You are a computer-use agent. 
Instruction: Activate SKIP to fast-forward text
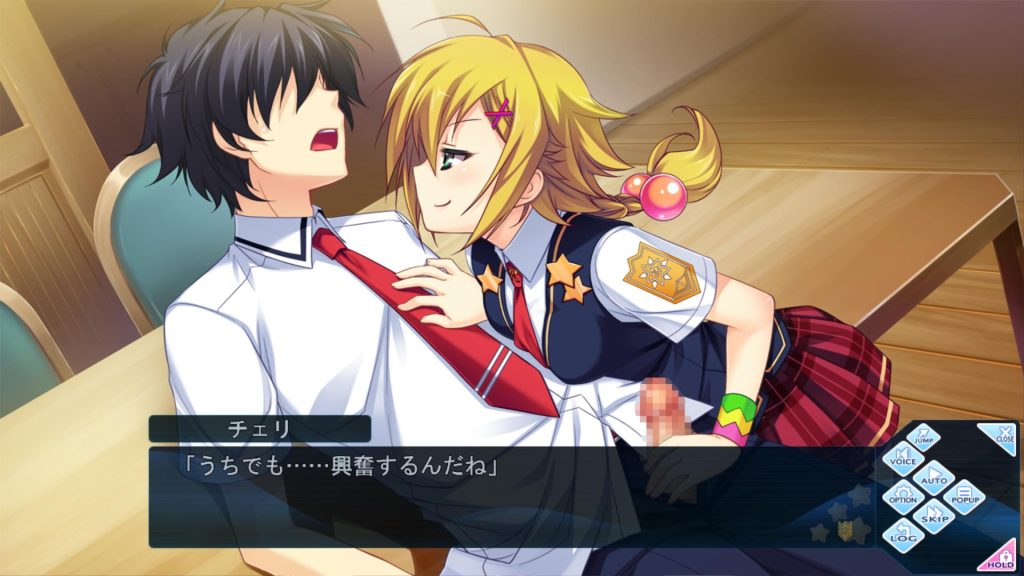934,516
